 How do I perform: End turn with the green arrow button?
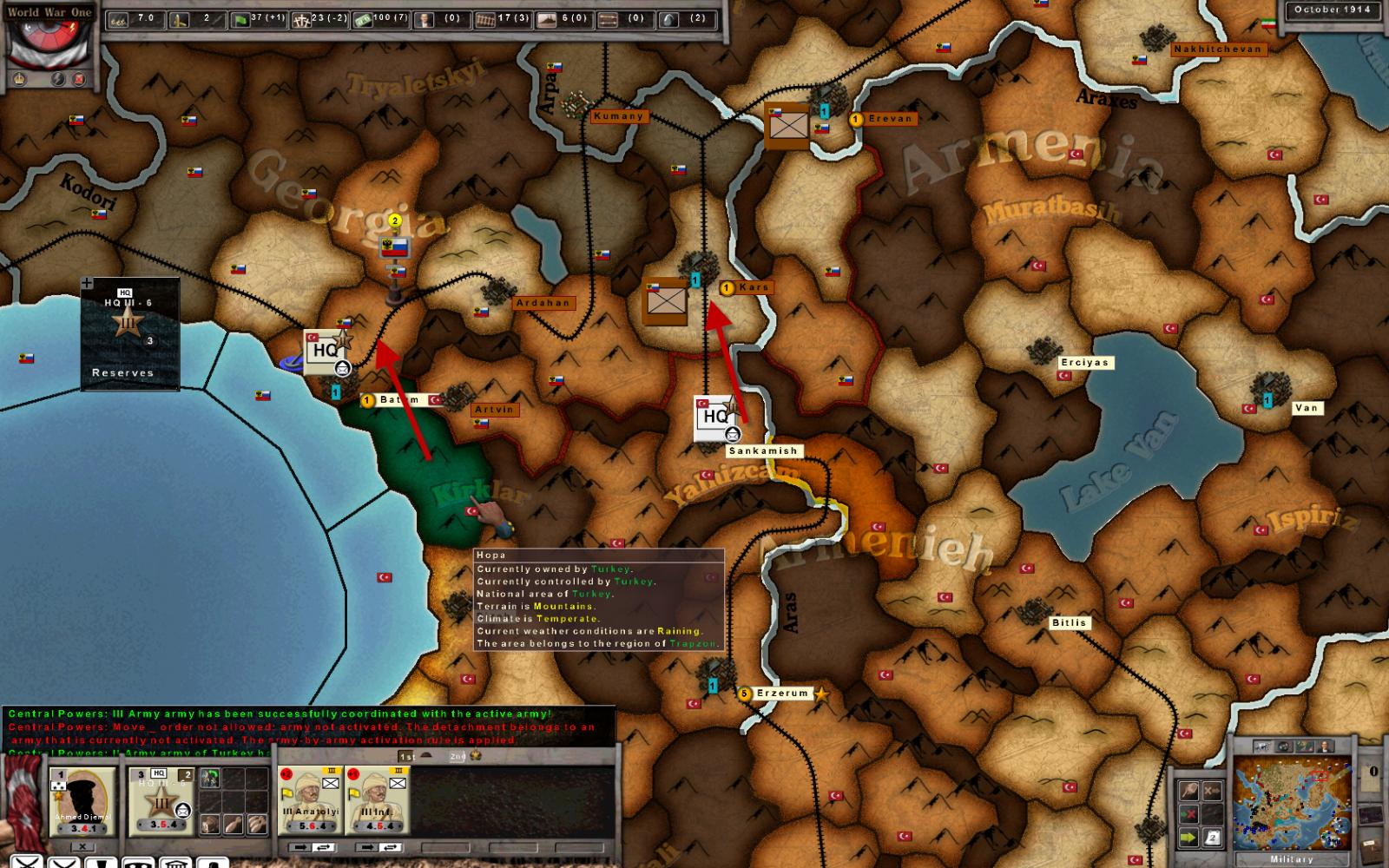coord(1188,838)
